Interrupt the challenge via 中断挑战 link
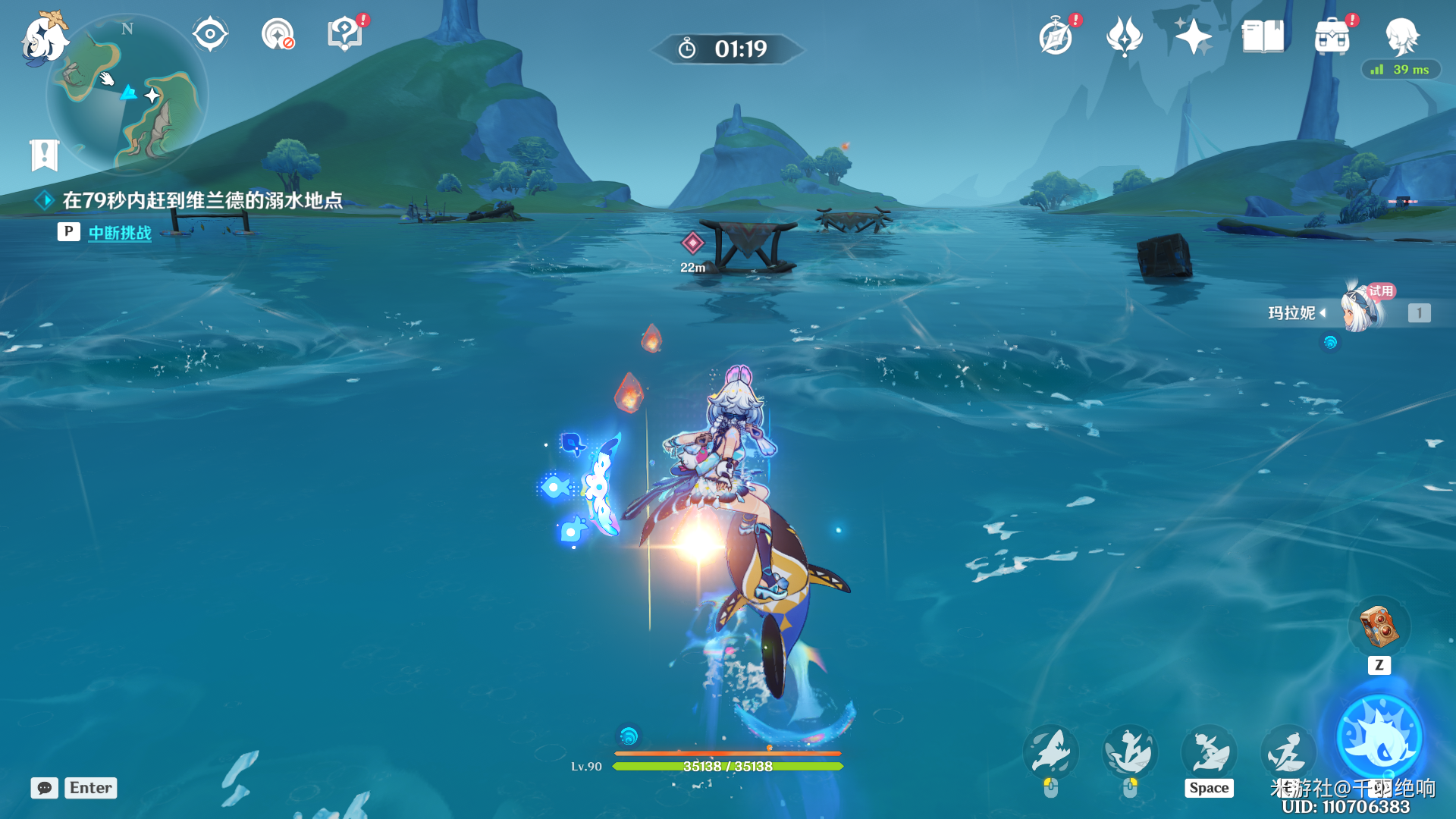Viewport: 1456px width, 819px height. 120,233
